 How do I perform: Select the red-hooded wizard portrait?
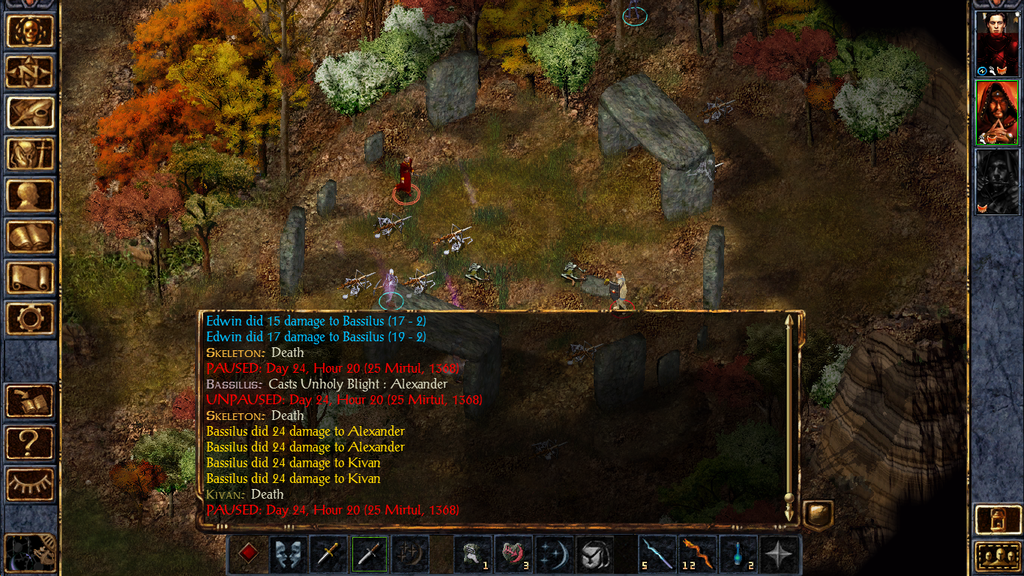point(997,112)
